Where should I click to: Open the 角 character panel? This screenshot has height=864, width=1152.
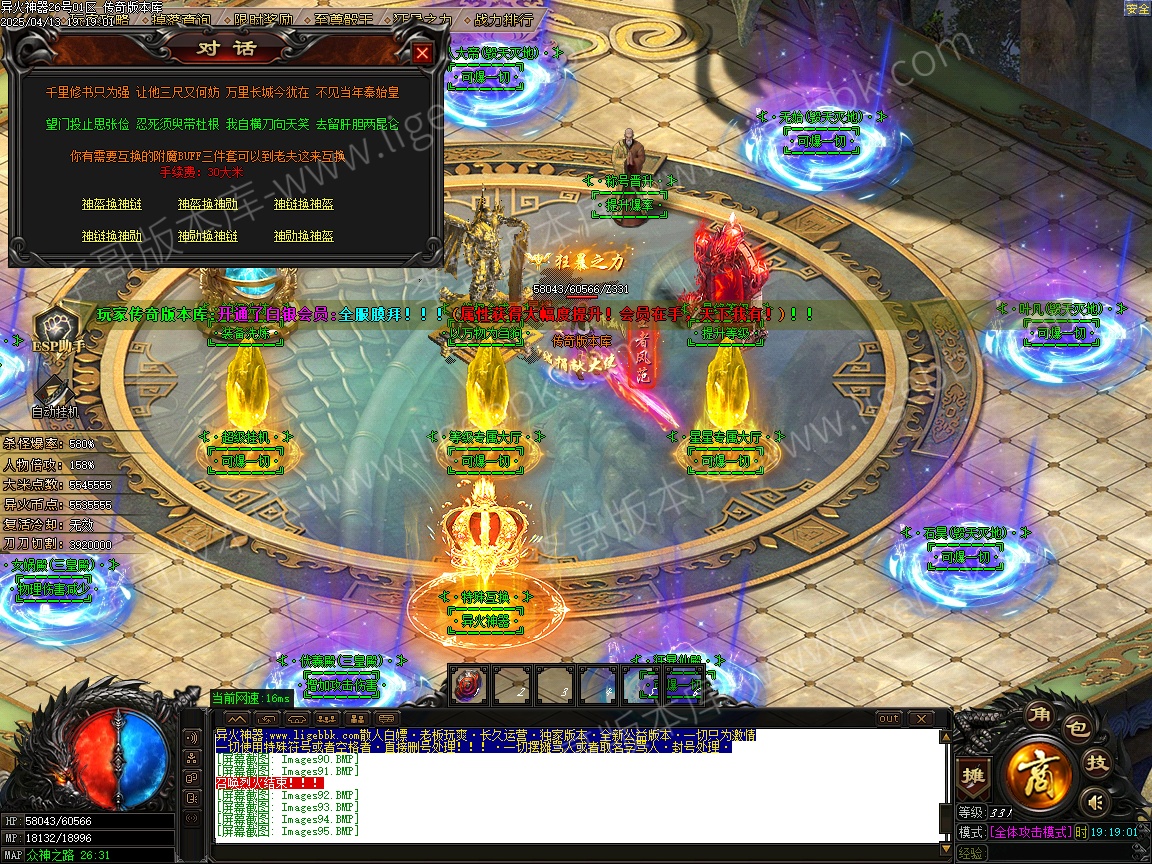1039,713
